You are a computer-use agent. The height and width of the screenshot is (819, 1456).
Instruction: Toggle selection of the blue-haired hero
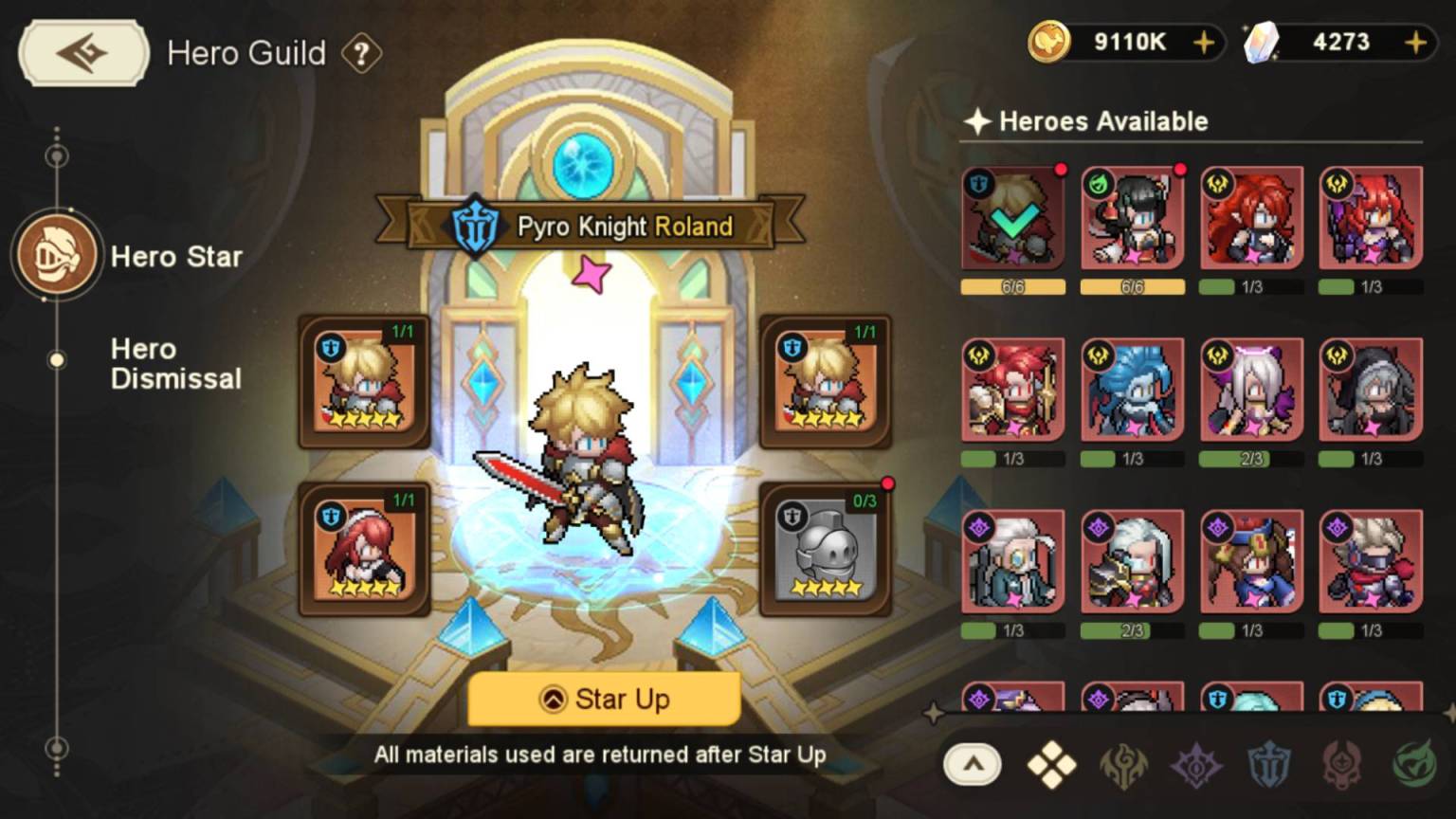click(1132, 389)
